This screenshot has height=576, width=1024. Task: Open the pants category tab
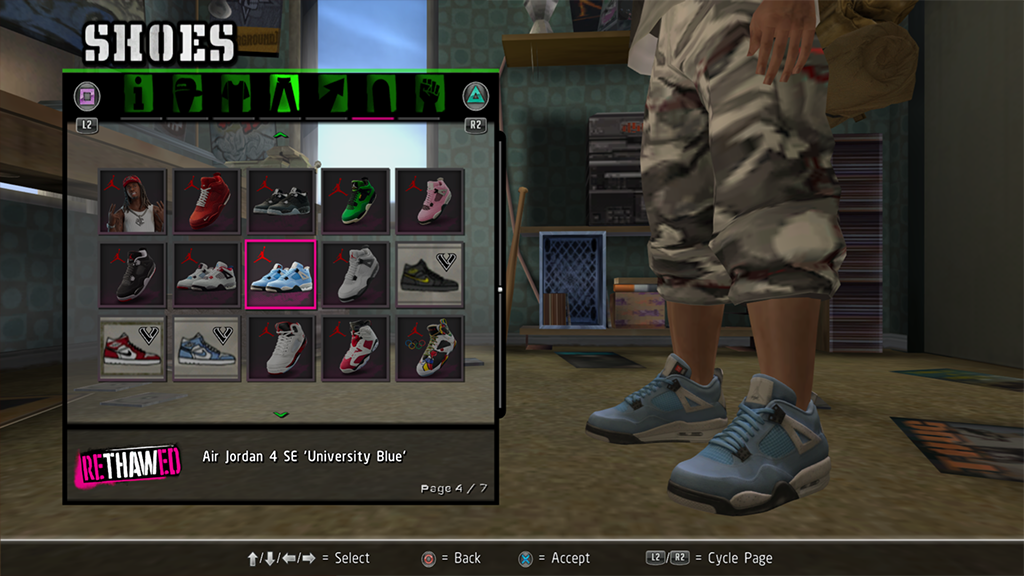pos(283,95)
